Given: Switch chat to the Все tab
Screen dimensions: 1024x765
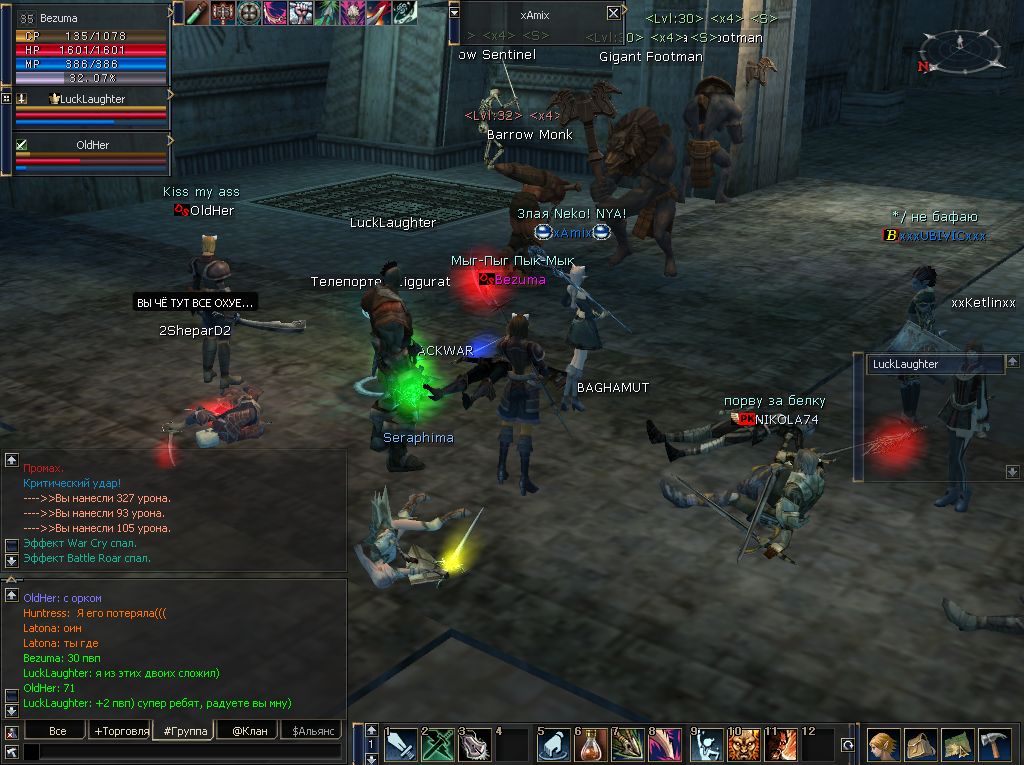Looking at the screenshot, I should click(57, 731).
